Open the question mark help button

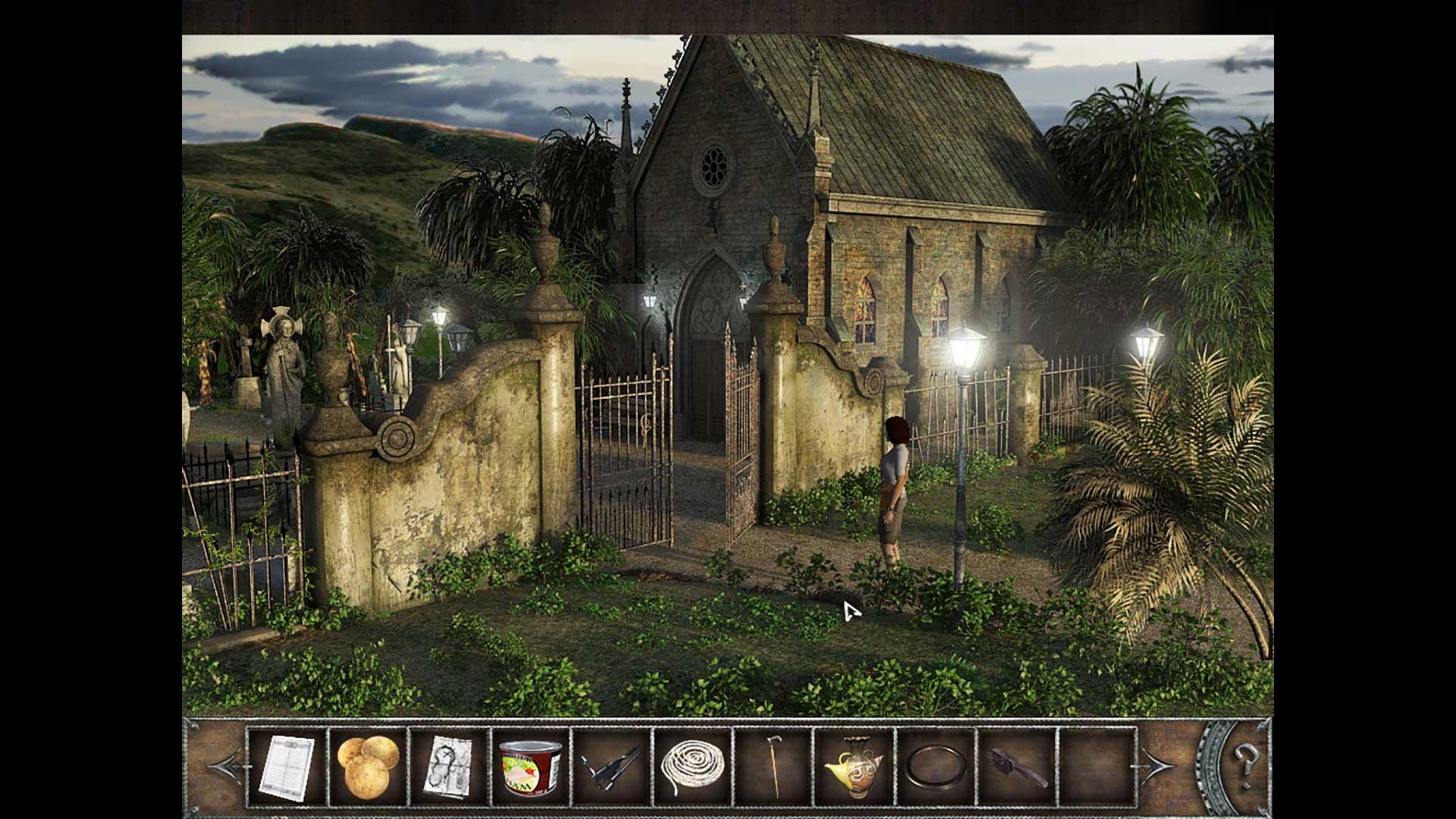1245,758
